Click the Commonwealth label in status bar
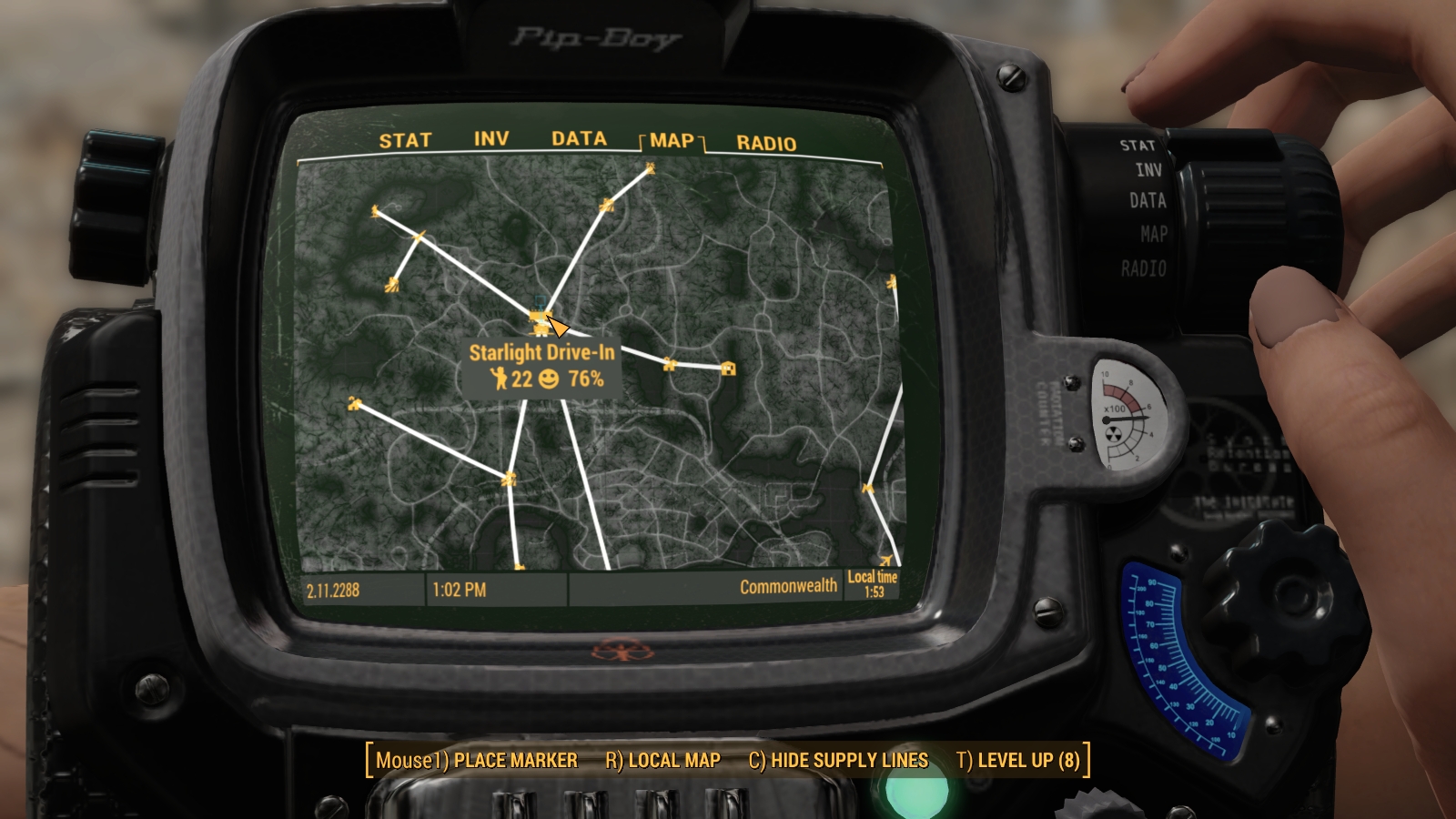This screenshot has width=1456, height=819. click(788, 586)
